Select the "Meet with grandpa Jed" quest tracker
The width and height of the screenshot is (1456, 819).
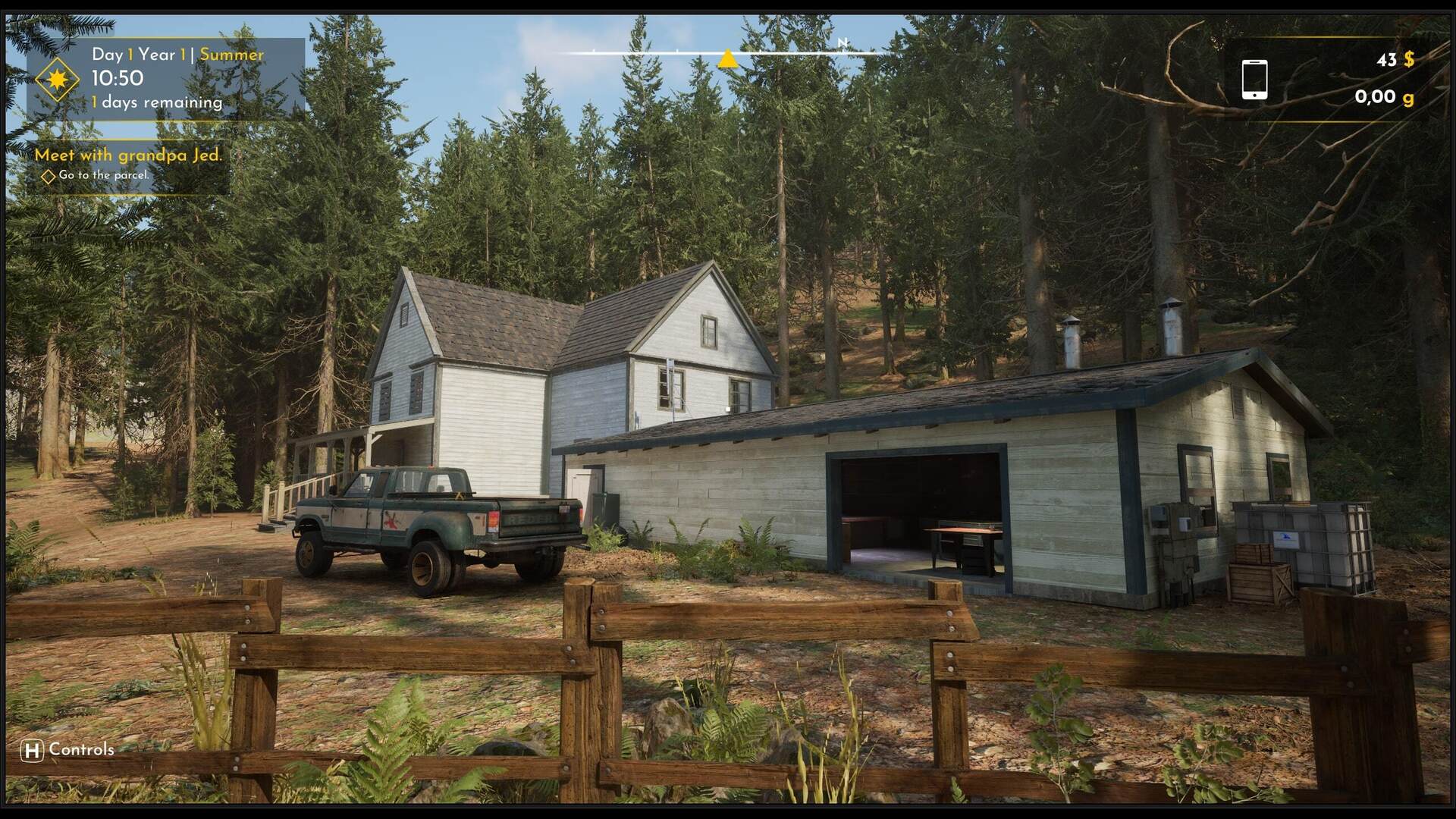[128, 155]
